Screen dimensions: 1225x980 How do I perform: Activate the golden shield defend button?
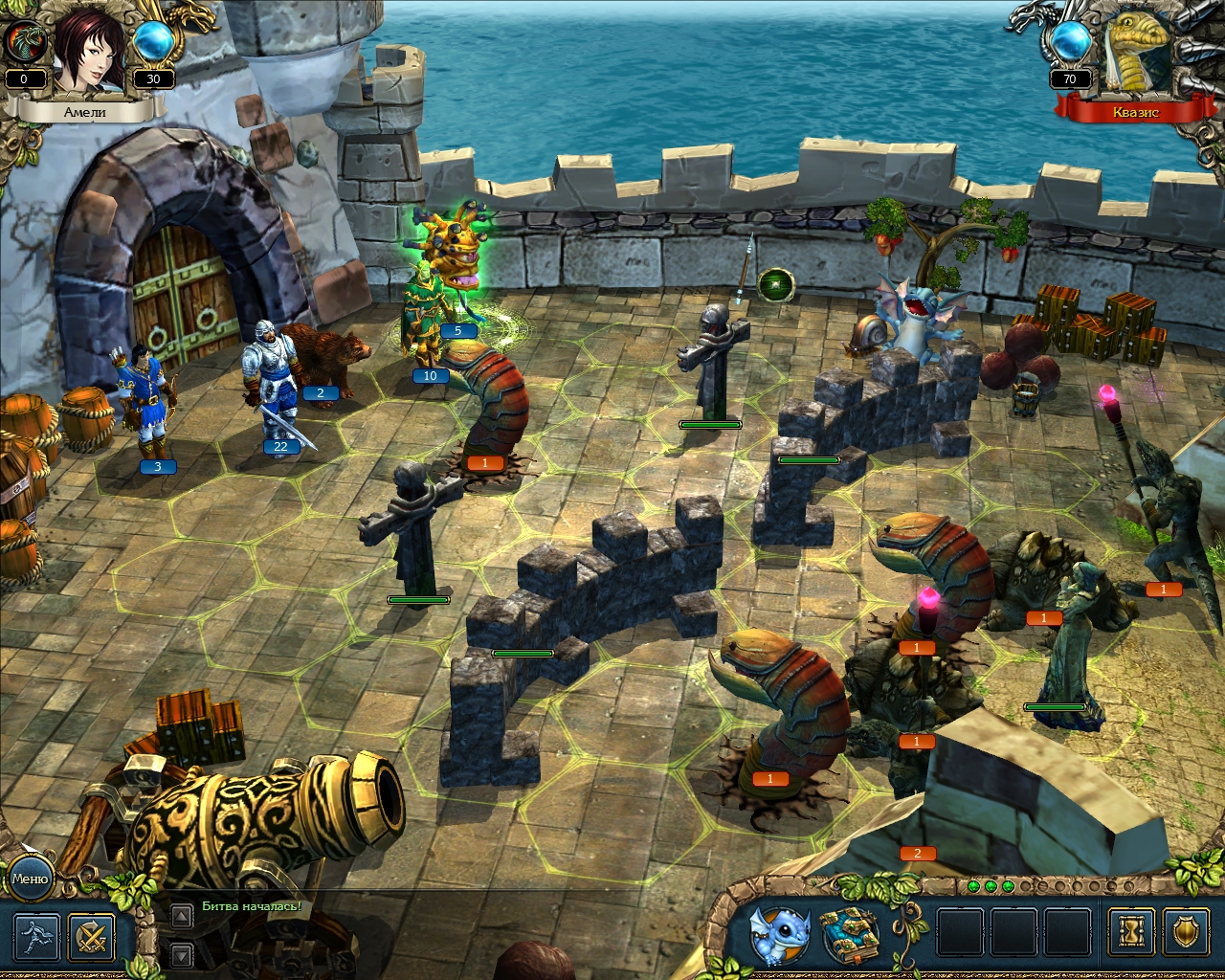pos(1185,931)
